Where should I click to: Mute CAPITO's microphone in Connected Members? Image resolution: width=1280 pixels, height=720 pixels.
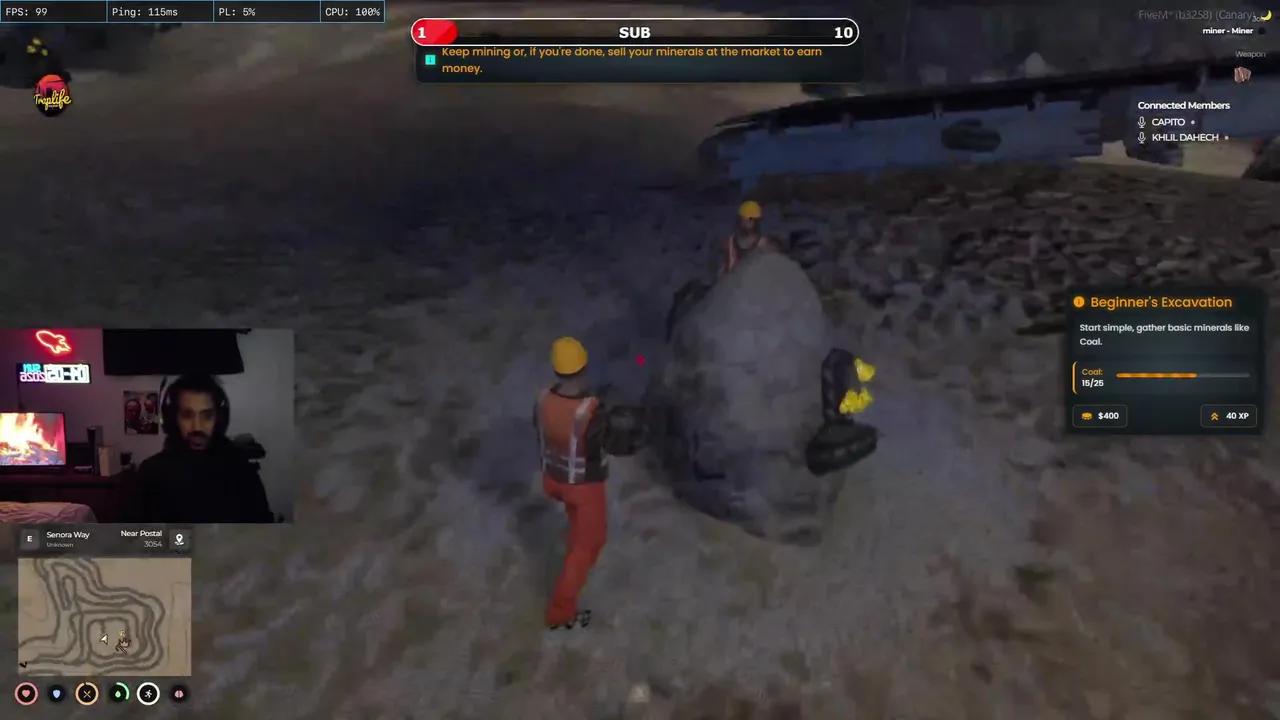click(x=1142, y=121)
